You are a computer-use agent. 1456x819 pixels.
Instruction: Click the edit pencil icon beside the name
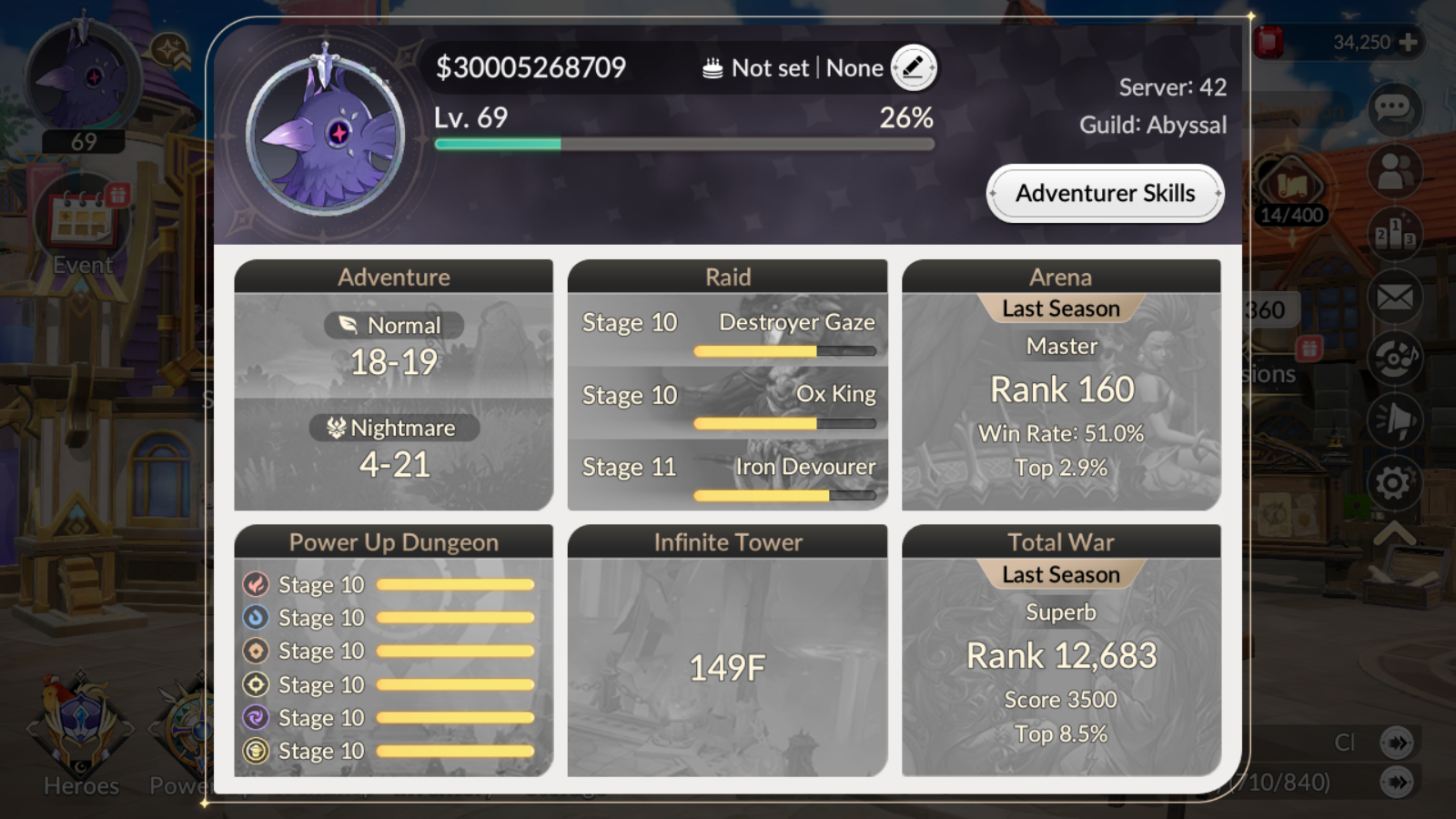(913, 67)
